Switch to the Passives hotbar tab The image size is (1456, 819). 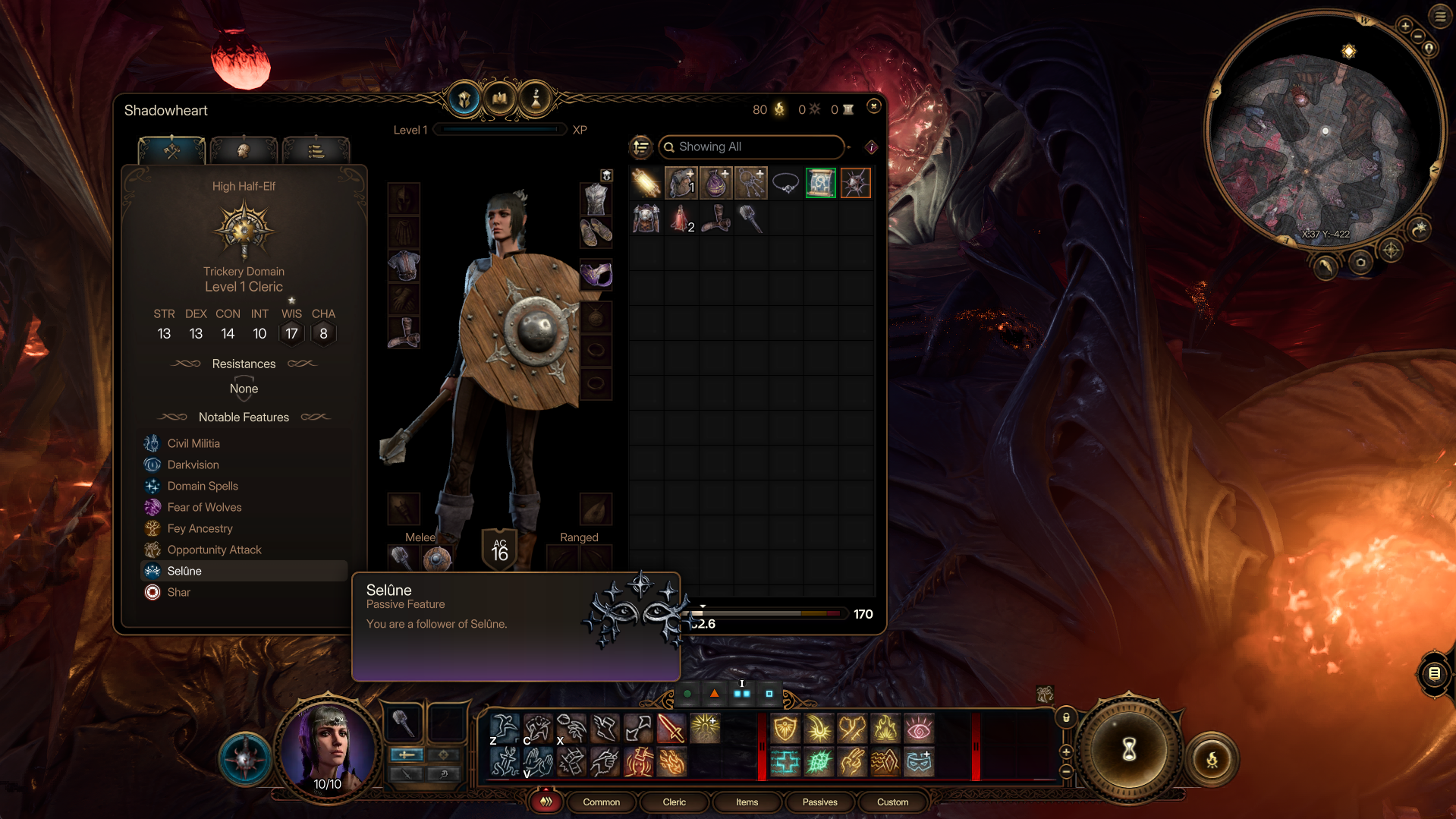coord(819,802)
